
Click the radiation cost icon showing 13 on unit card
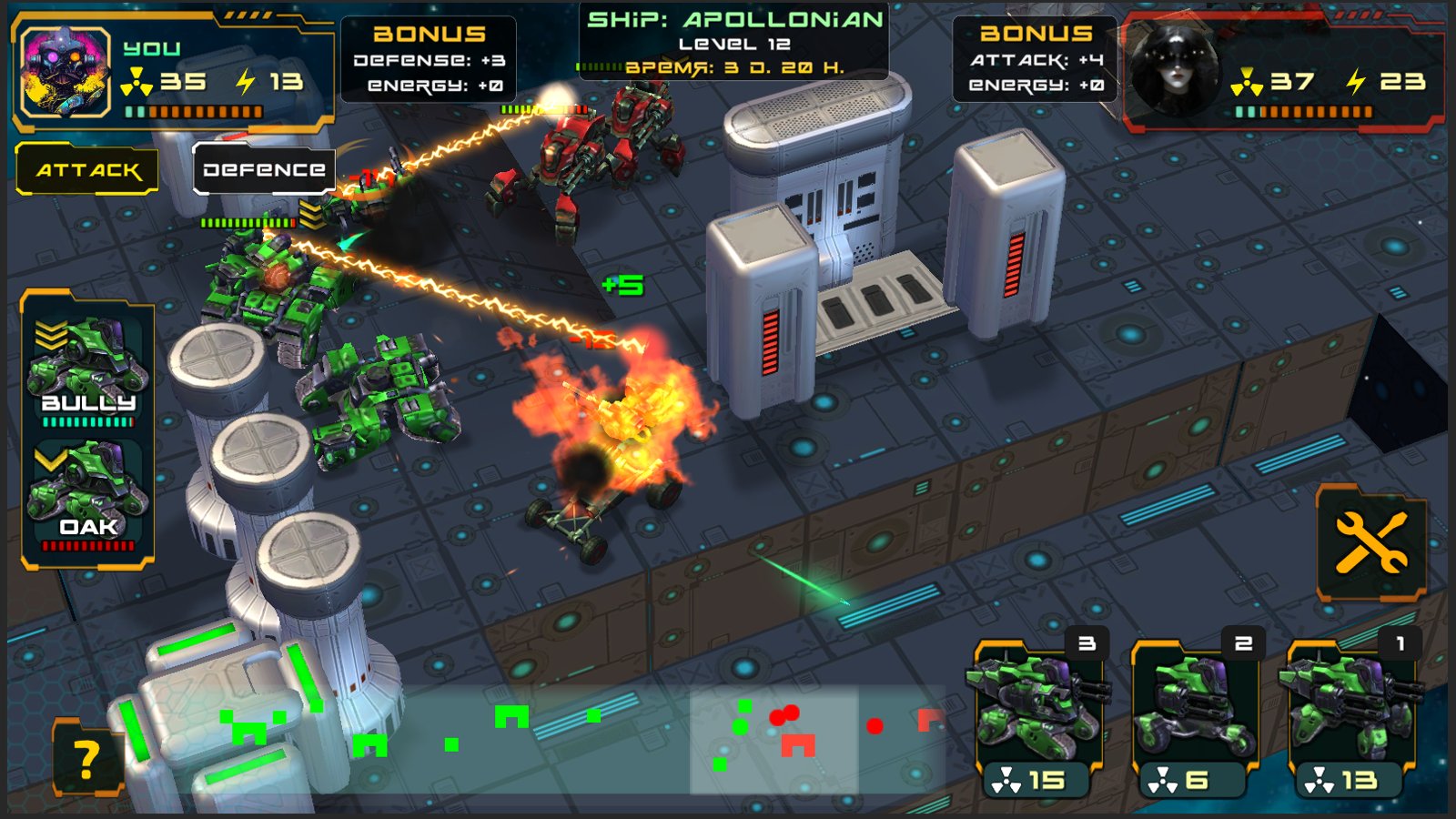(1321, 778)
